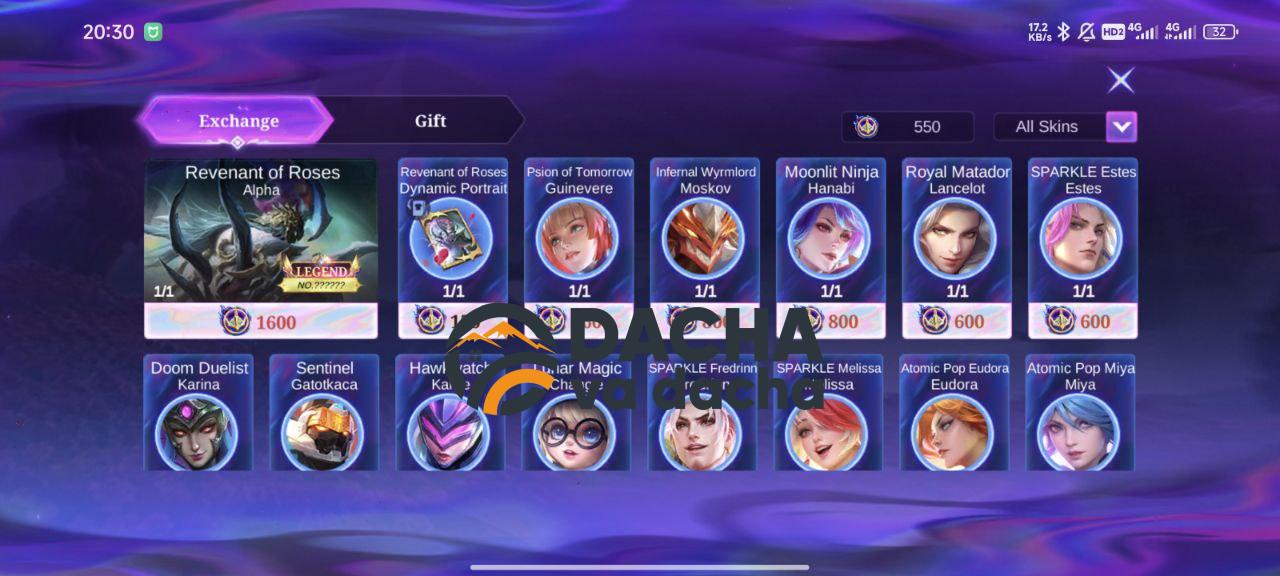Select Infernal Wyrmlord Moskov skin
Screen dimensions: 1280x576
[705, 238]
